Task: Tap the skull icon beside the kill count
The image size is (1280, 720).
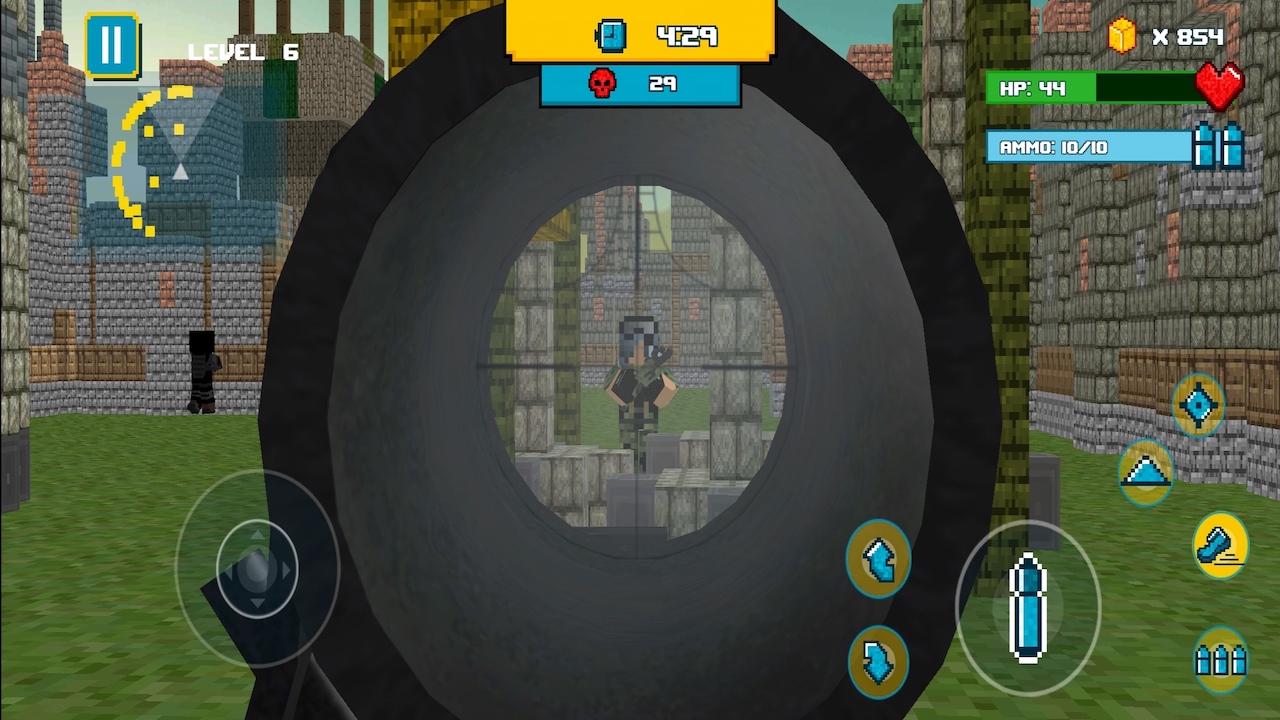Action: (601, 83)
